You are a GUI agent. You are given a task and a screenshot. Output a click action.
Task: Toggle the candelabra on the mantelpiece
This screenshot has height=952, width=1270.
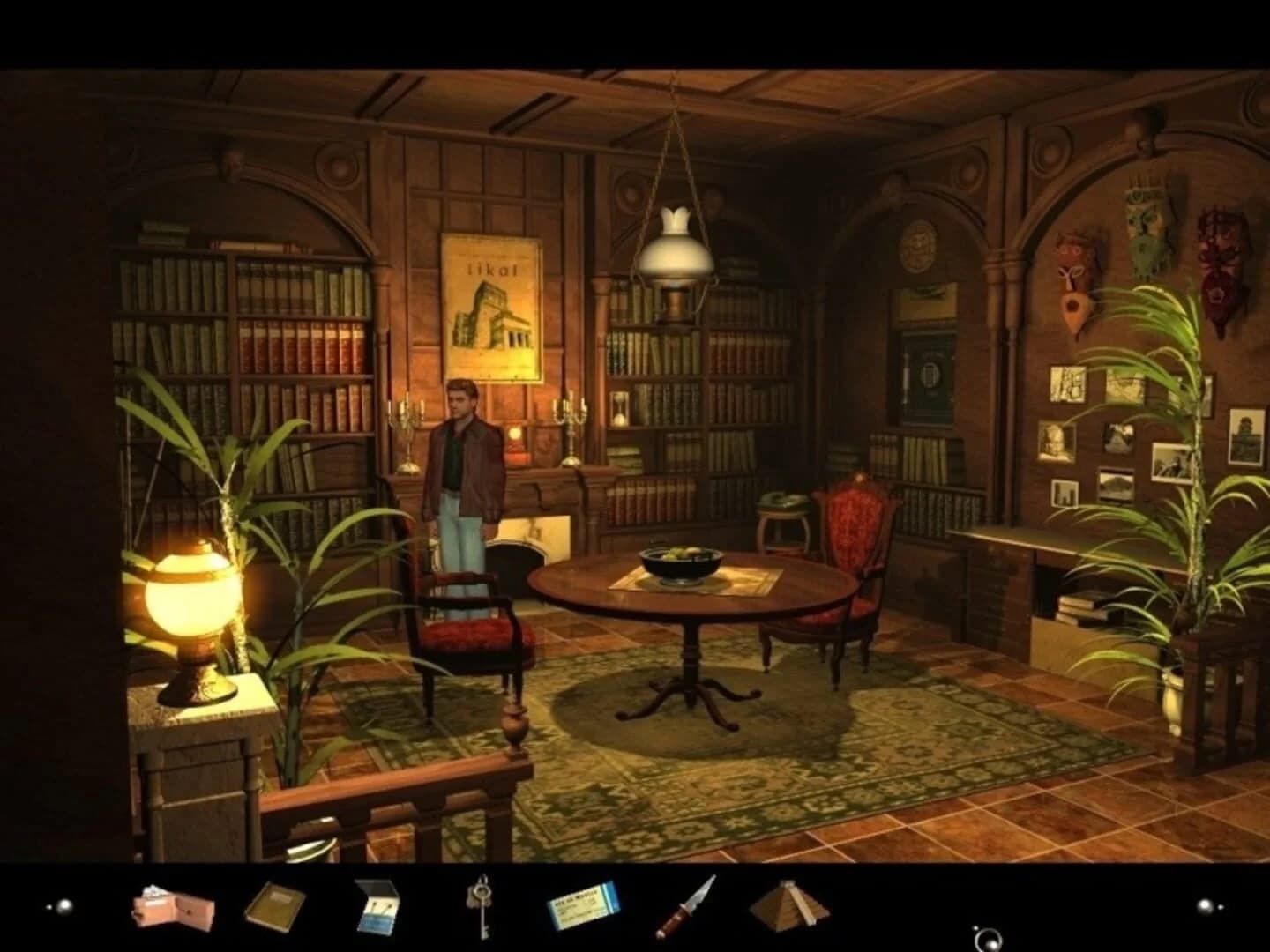coord(407,423)
